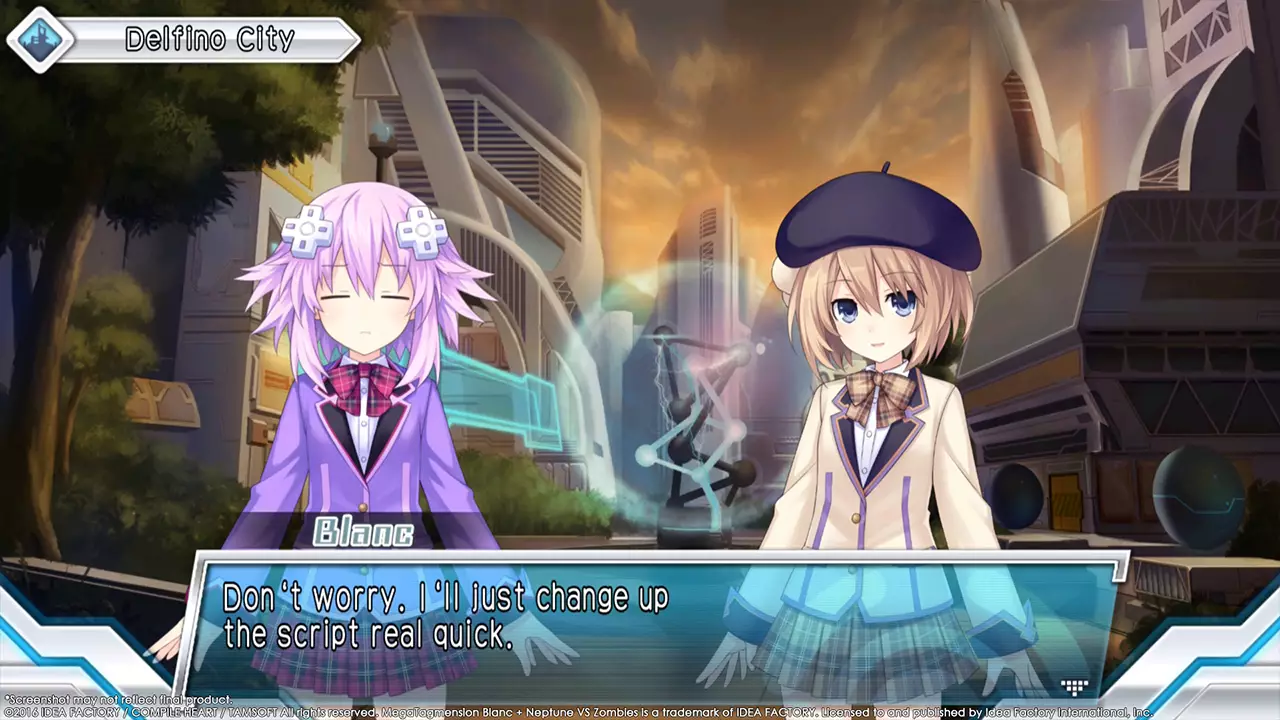Image resolution: width=1280 pixels, height=720 pixels.
Task: Select the Delfino City location banner
Action: coord(210,40)
